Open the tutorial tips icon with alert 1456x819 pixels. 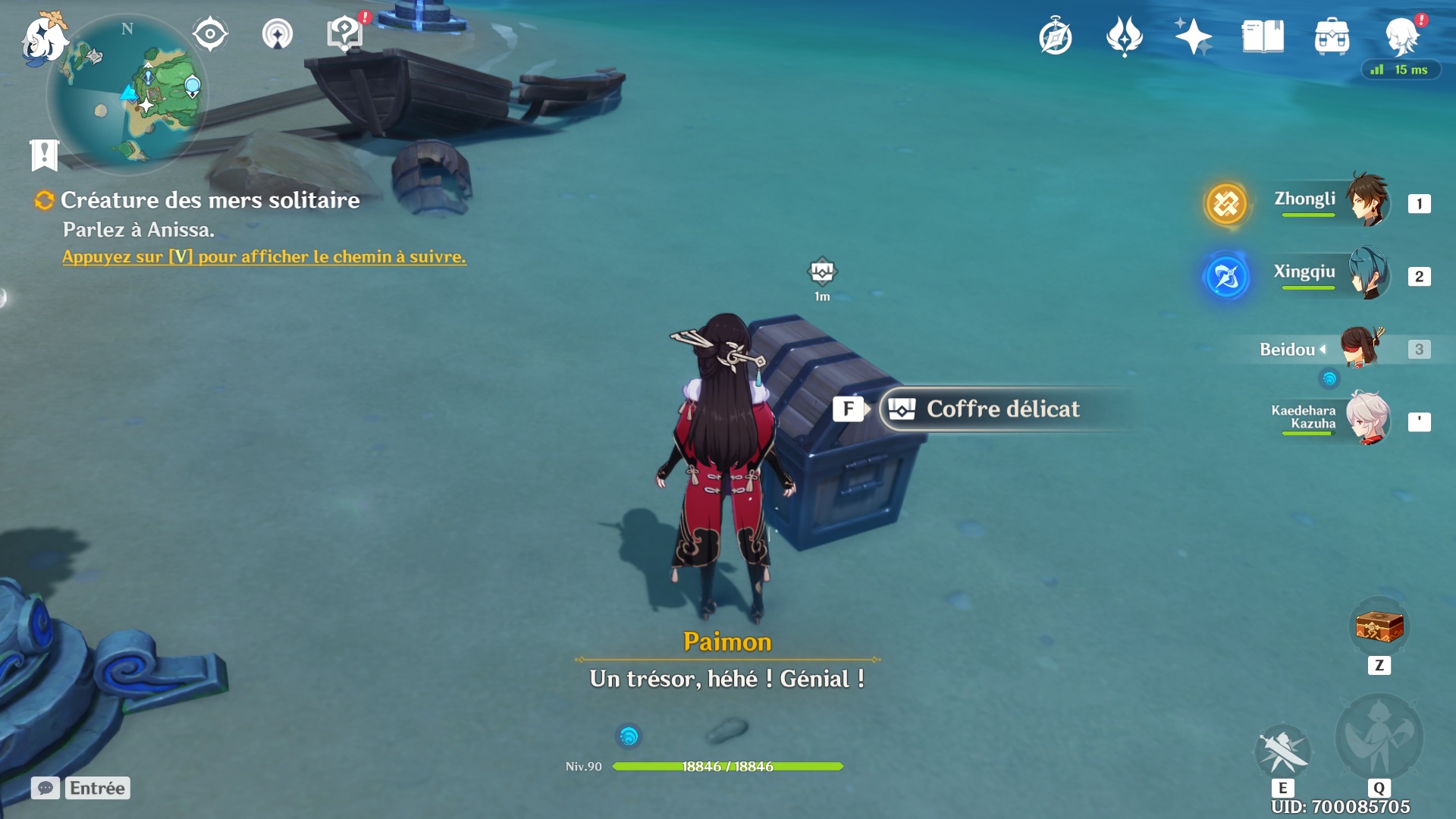345,34
